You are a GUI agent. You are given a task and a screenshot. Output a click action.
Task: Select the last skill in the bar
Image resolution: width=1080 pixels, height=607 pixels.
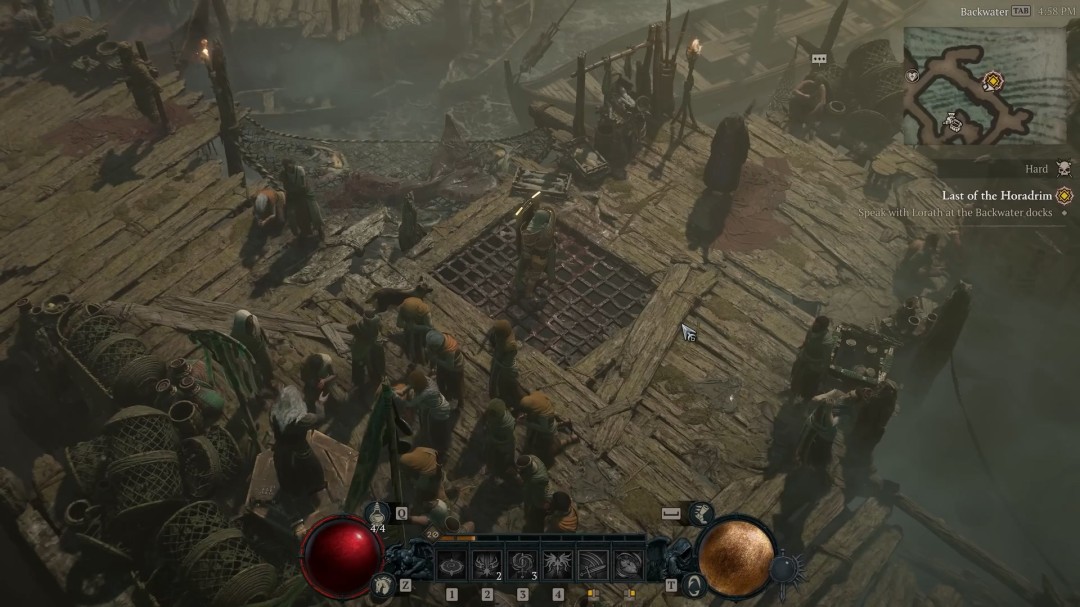click(x=628, y=566)
